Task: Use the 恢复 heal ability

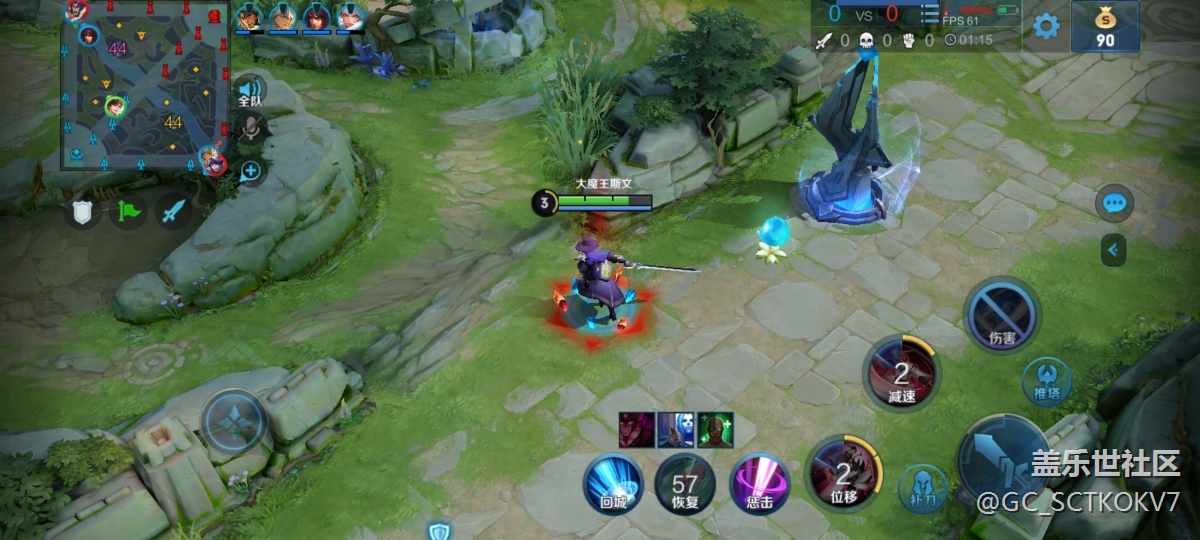Action: [x=685, y=483]
